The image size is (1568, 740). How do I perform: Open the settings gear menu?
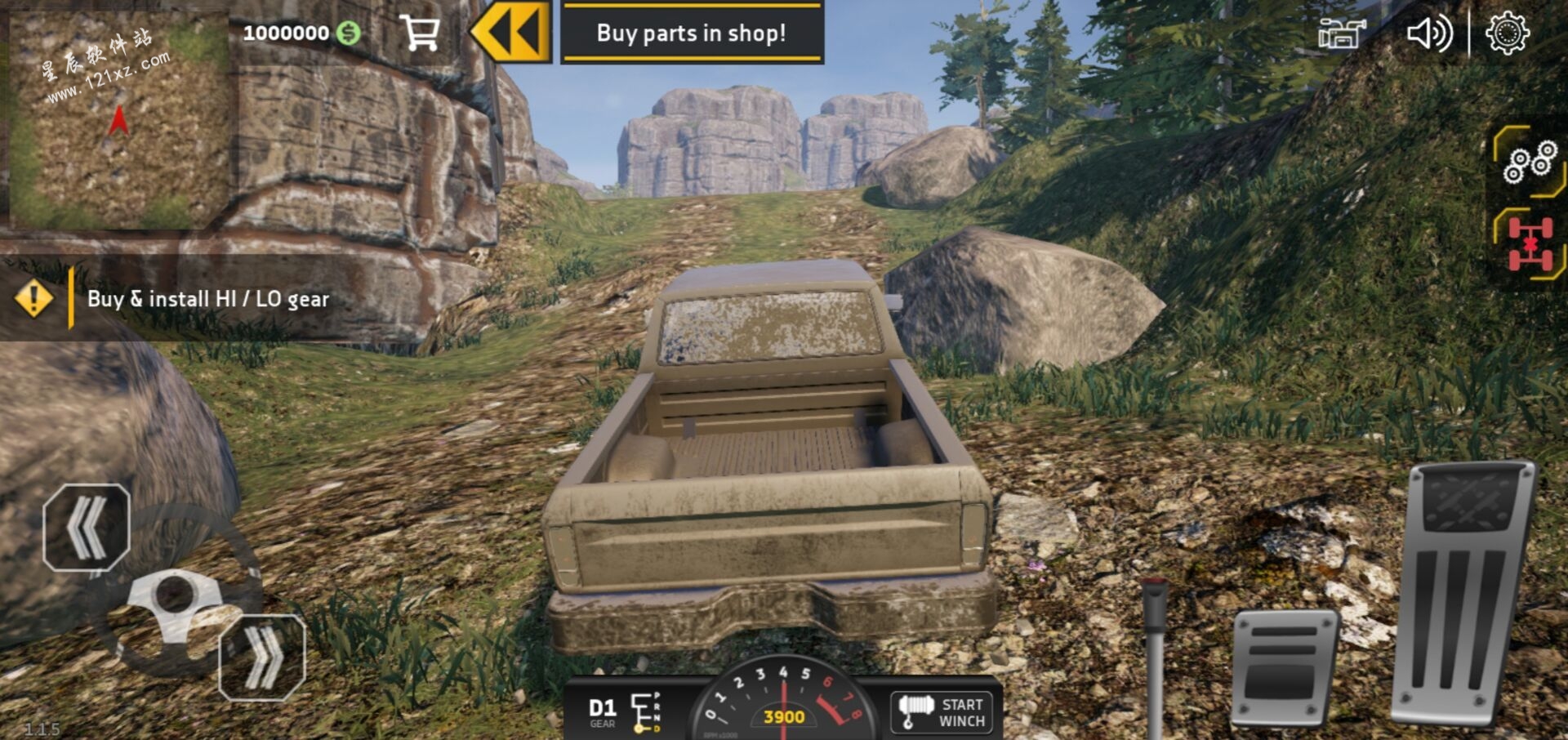[x=1507, y=33]
